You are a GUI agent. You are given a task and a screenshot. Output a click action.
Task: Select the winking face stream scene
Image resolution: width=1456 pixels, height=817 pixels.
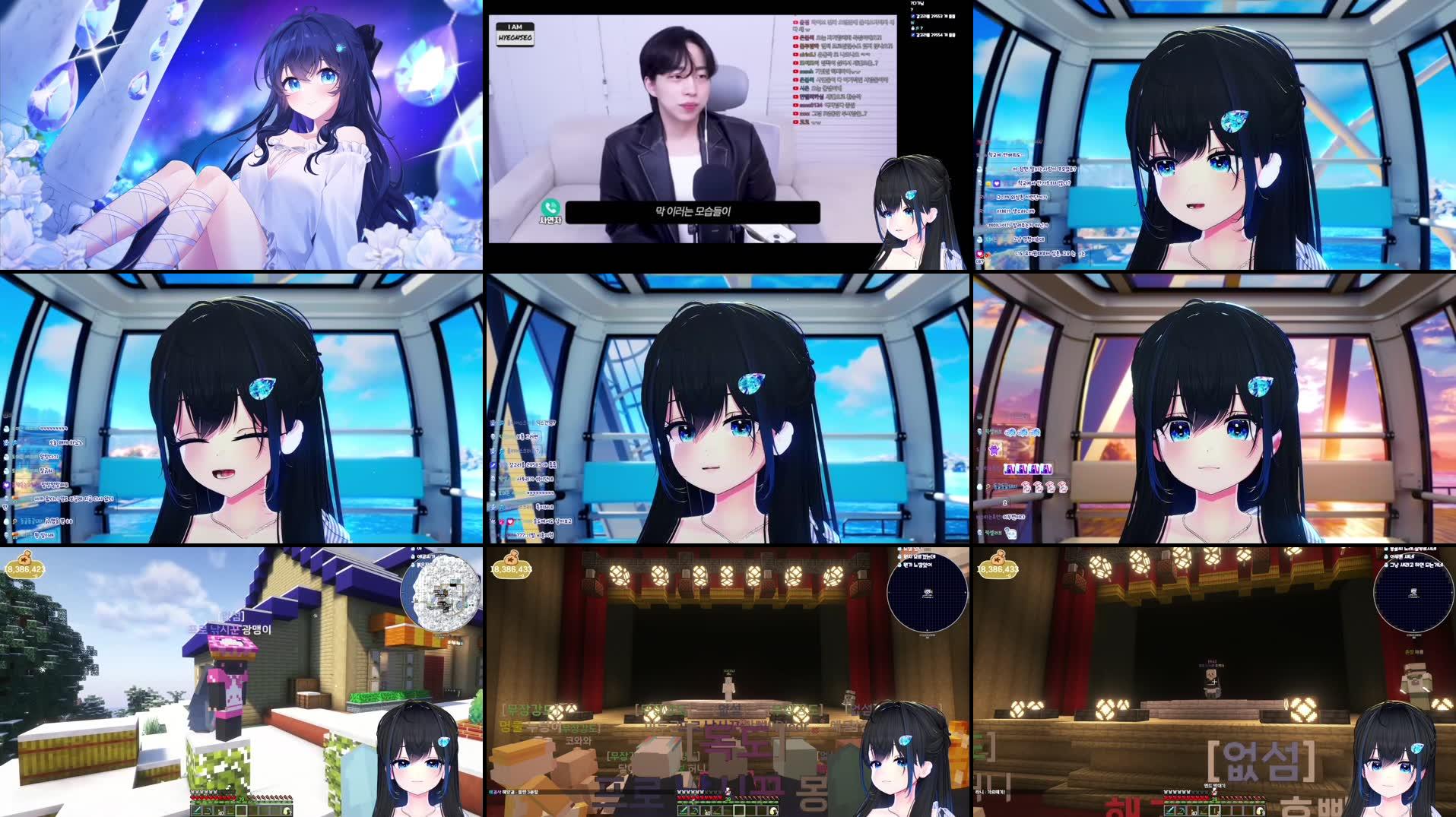243,408
